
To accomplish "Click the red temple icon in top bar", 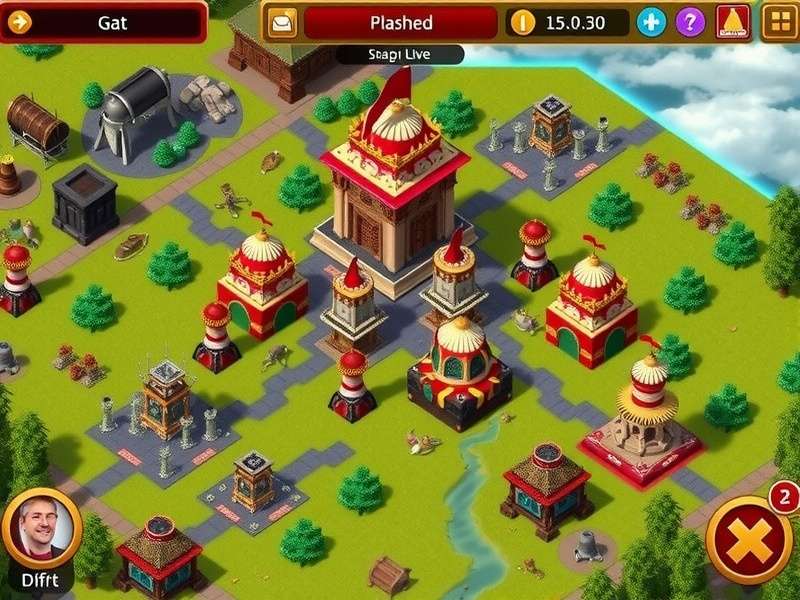I will pos(733,22).
